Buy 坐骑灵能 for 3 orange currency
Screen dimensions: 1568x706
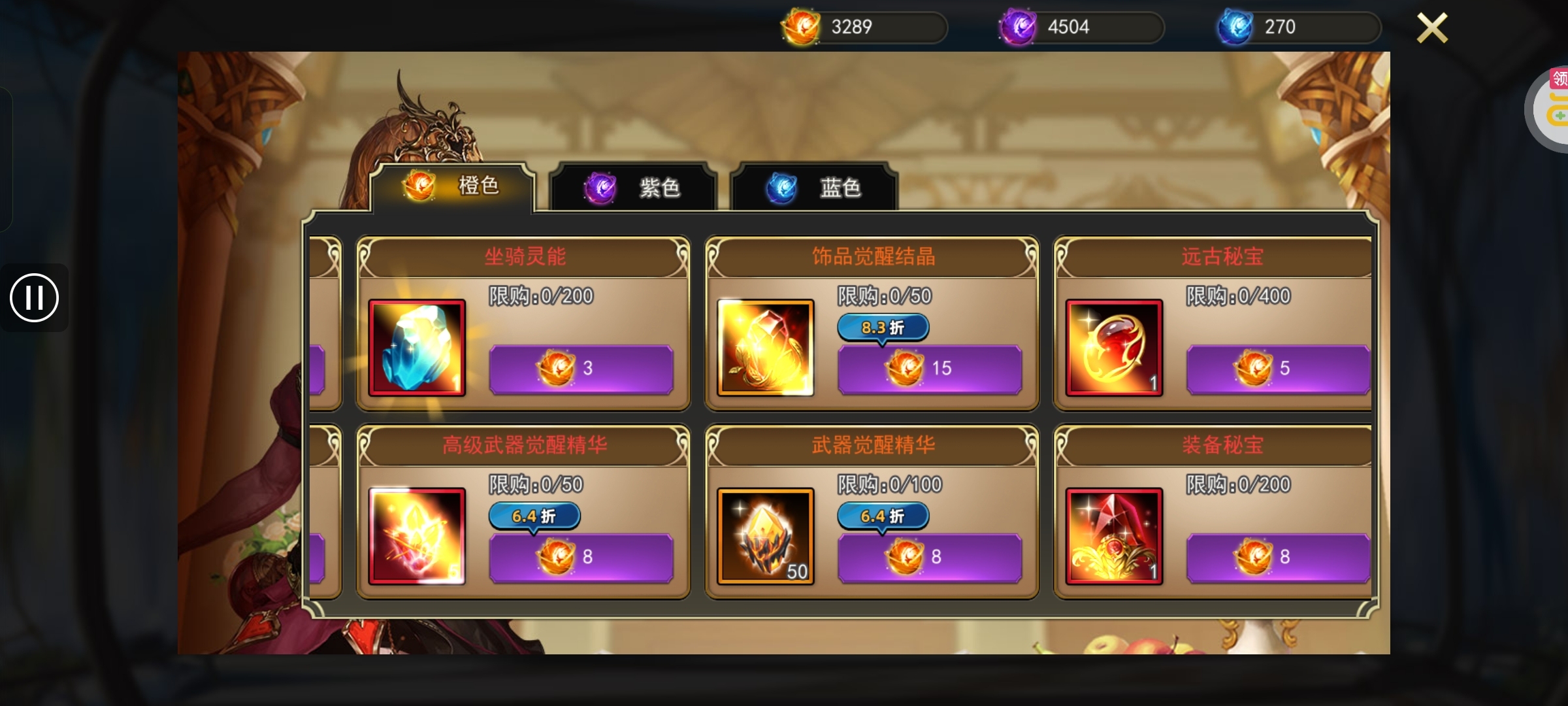[581, 368]
